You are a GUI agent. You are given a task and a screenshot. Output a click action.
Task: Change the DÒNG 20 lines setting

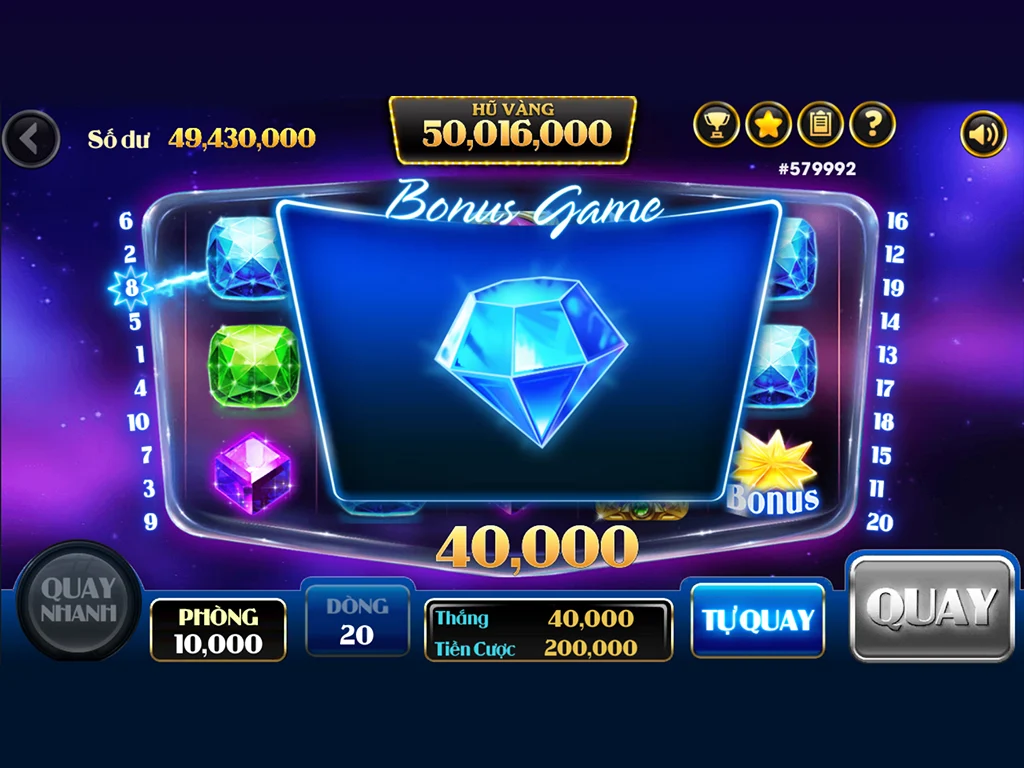[x=357, y=621]
